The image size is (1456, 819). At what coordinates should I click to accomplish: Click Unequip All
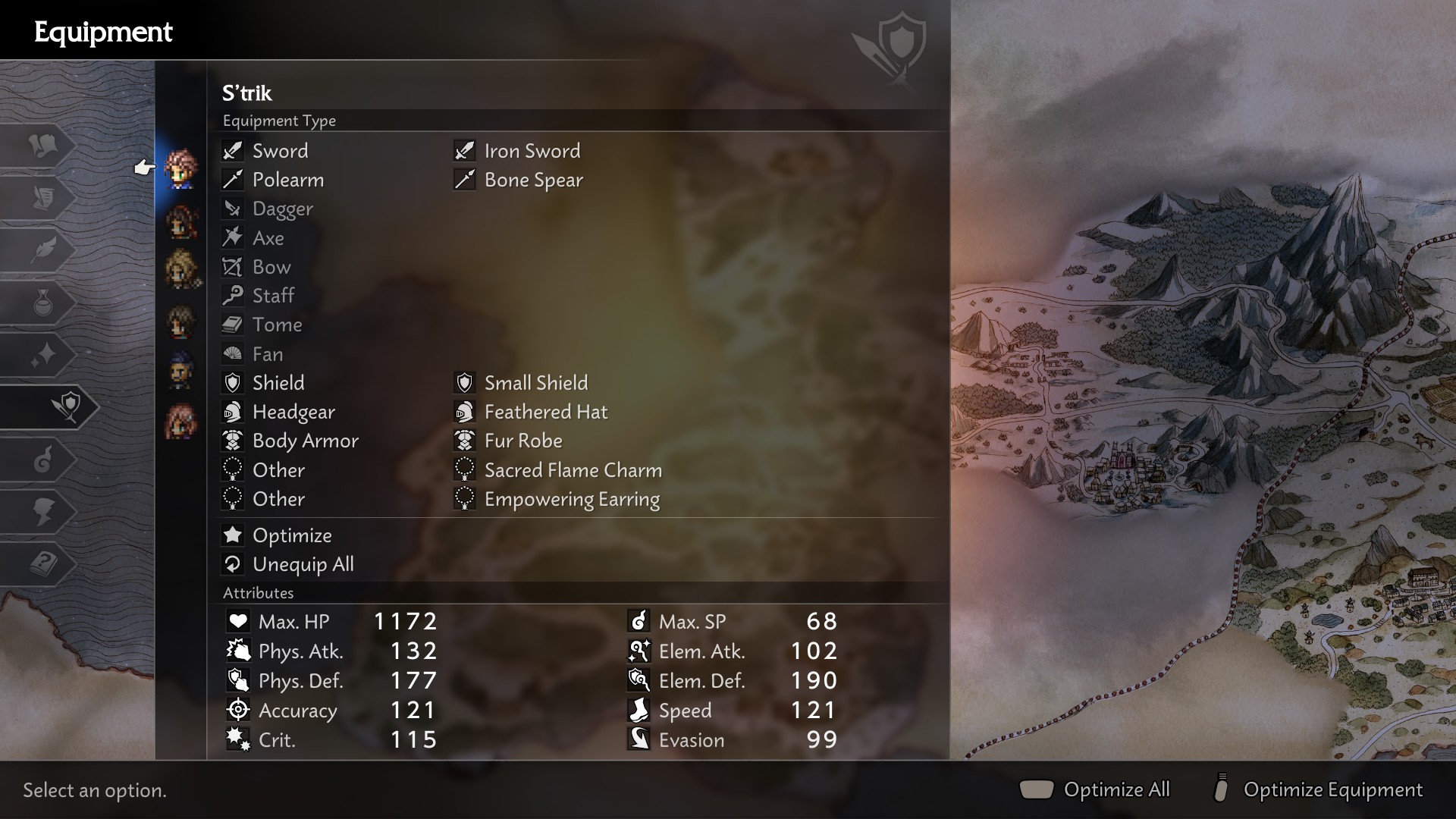302,564
